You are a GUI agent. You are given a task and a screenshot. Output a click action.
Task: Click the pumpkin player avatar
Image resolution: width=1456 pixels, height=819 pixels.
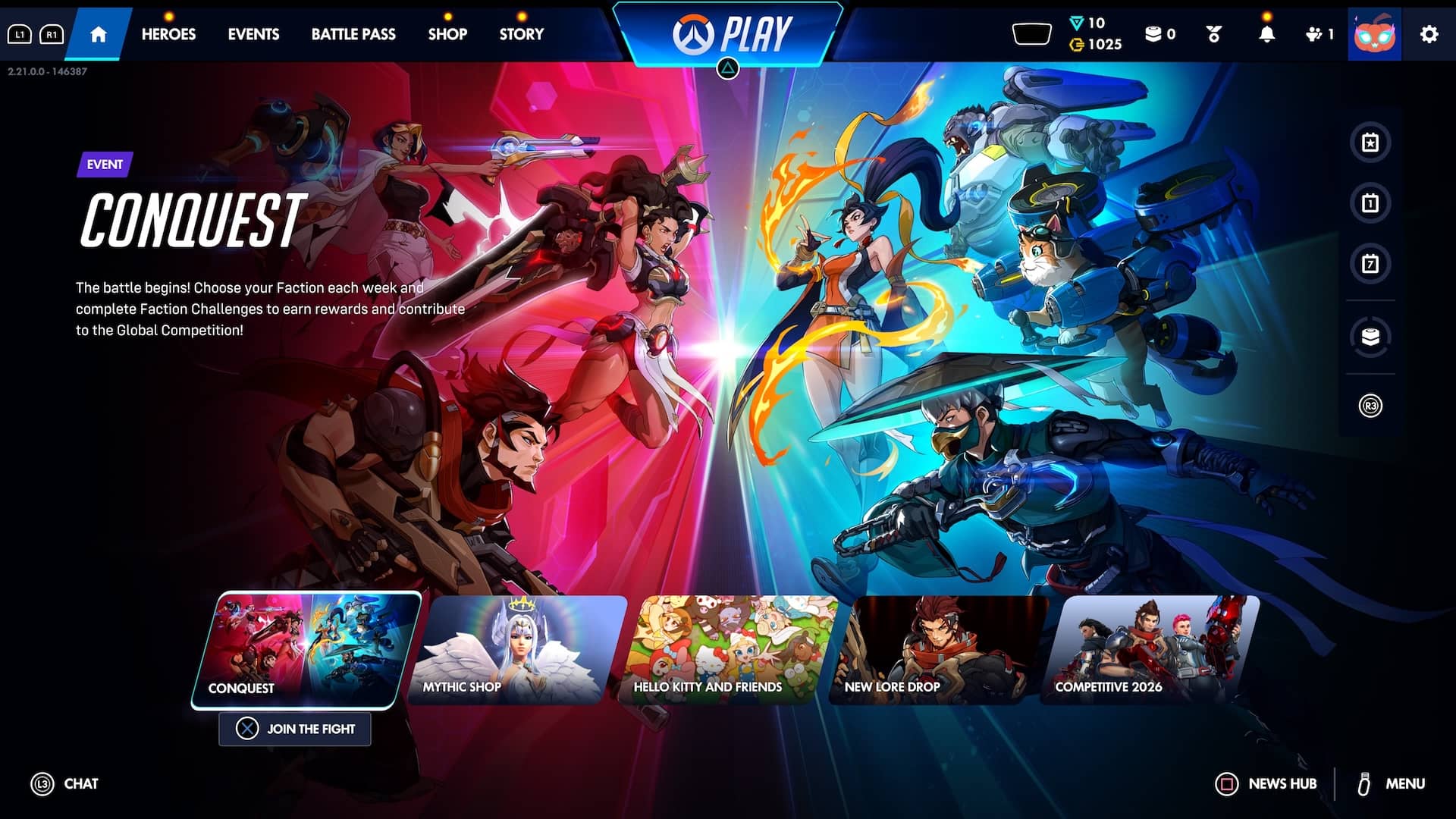tap(1374, 34)
